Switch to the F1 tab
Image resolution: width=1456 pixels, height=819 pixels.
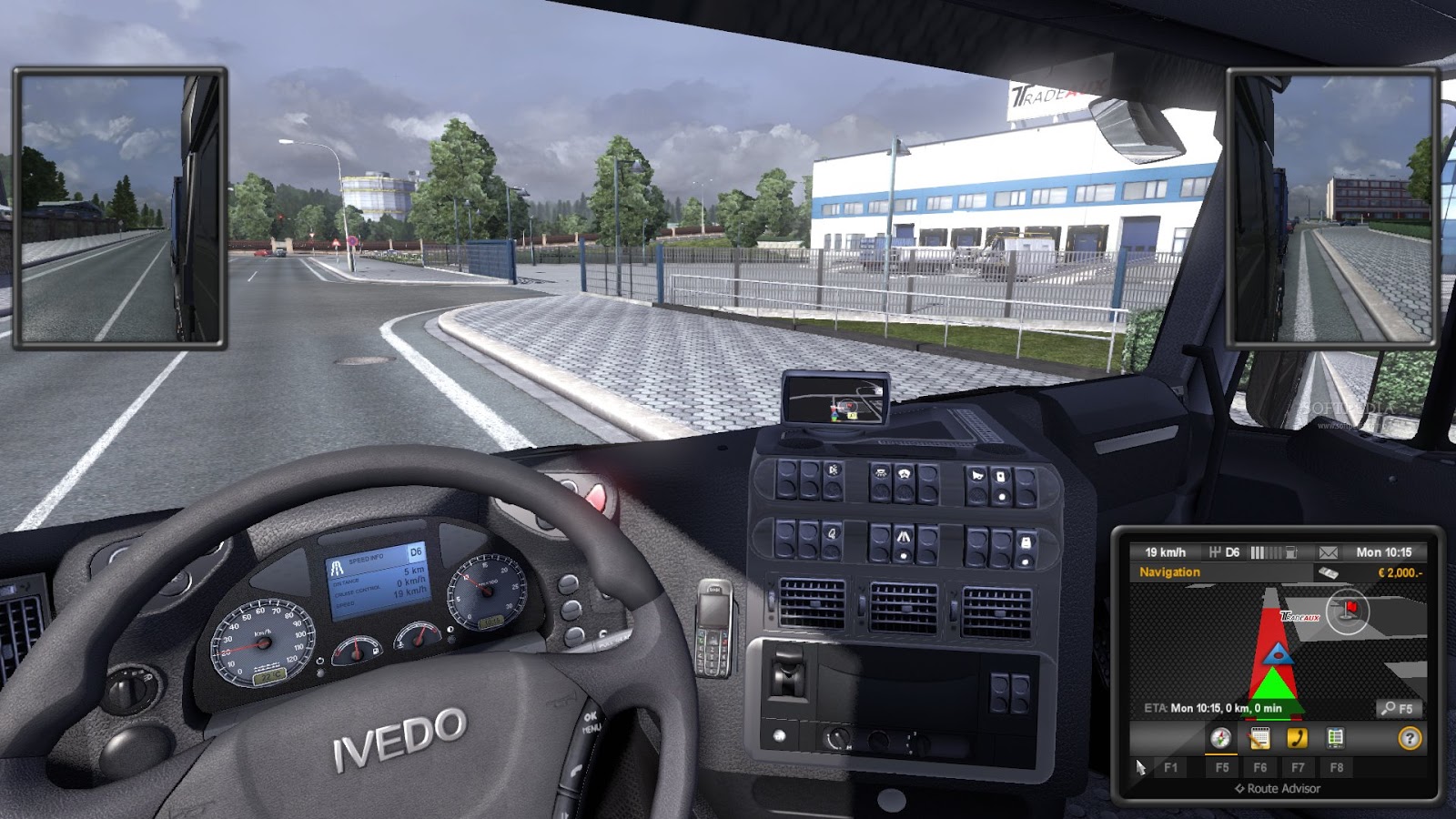pyautogui.click(x=1172, y=768)
